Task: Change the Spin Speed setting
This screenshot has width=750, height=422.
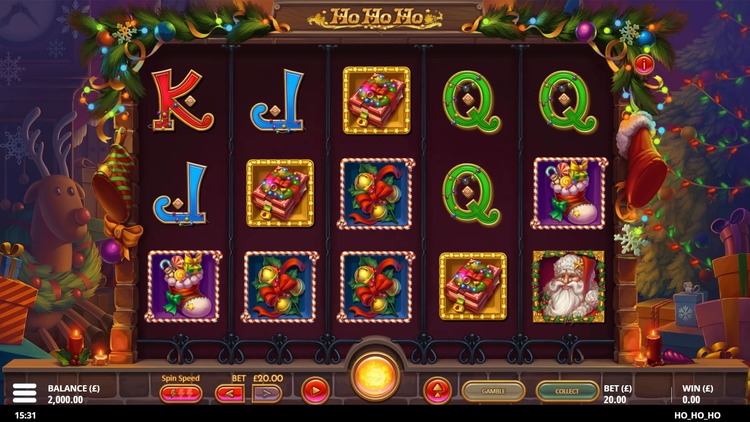Action: 180,393
